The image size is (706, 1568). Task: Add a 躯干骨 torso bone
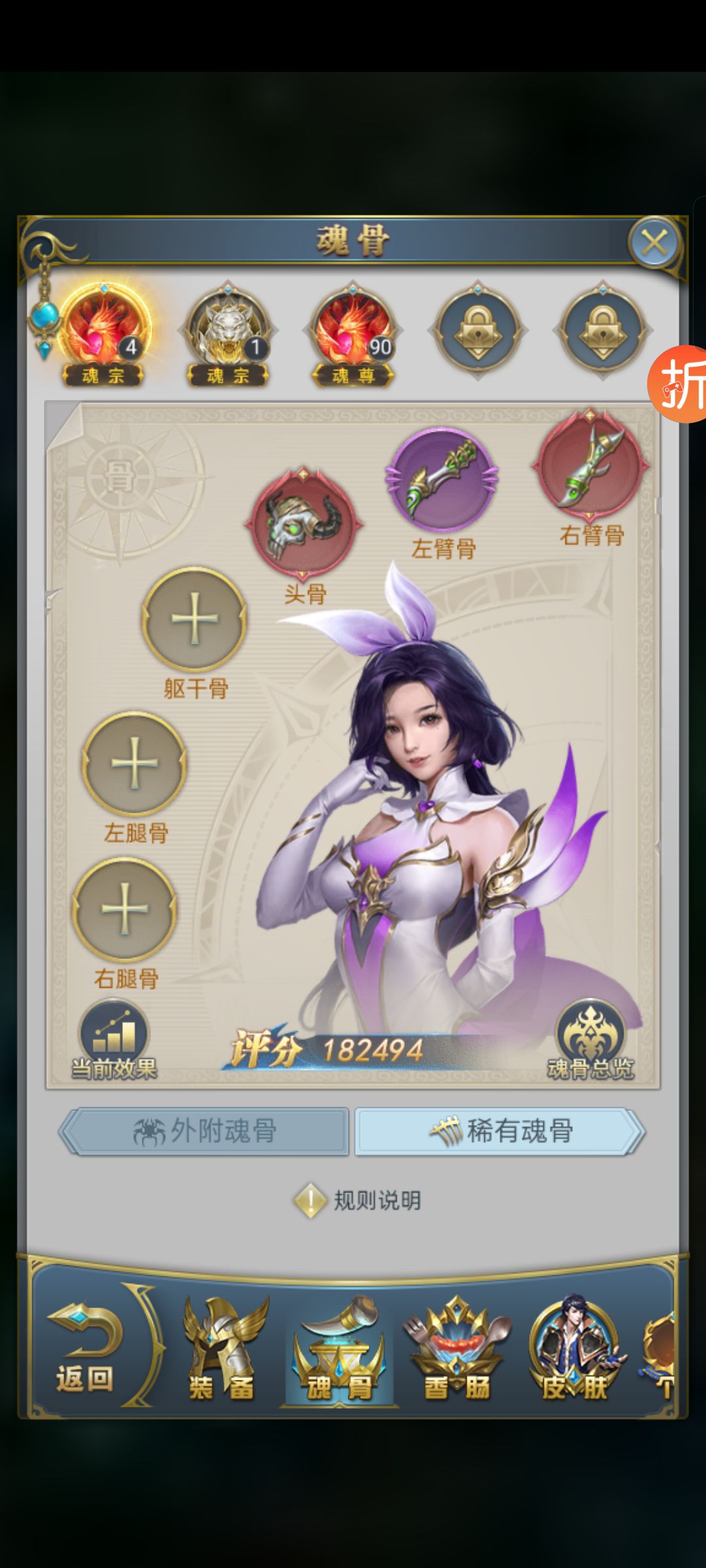[x=194, y=619]
